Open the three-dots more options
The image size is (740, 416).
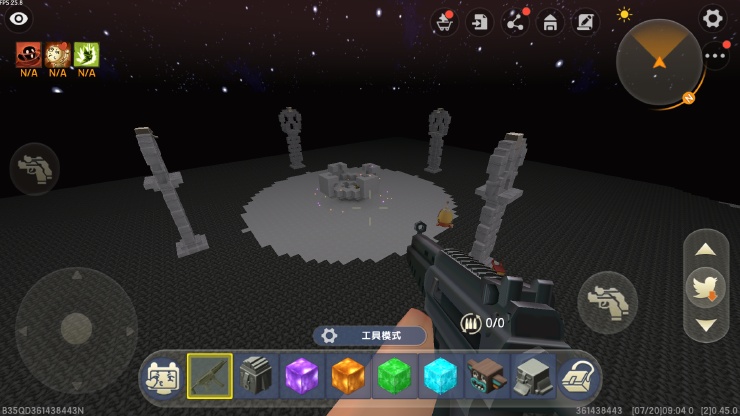click(716, 56)
